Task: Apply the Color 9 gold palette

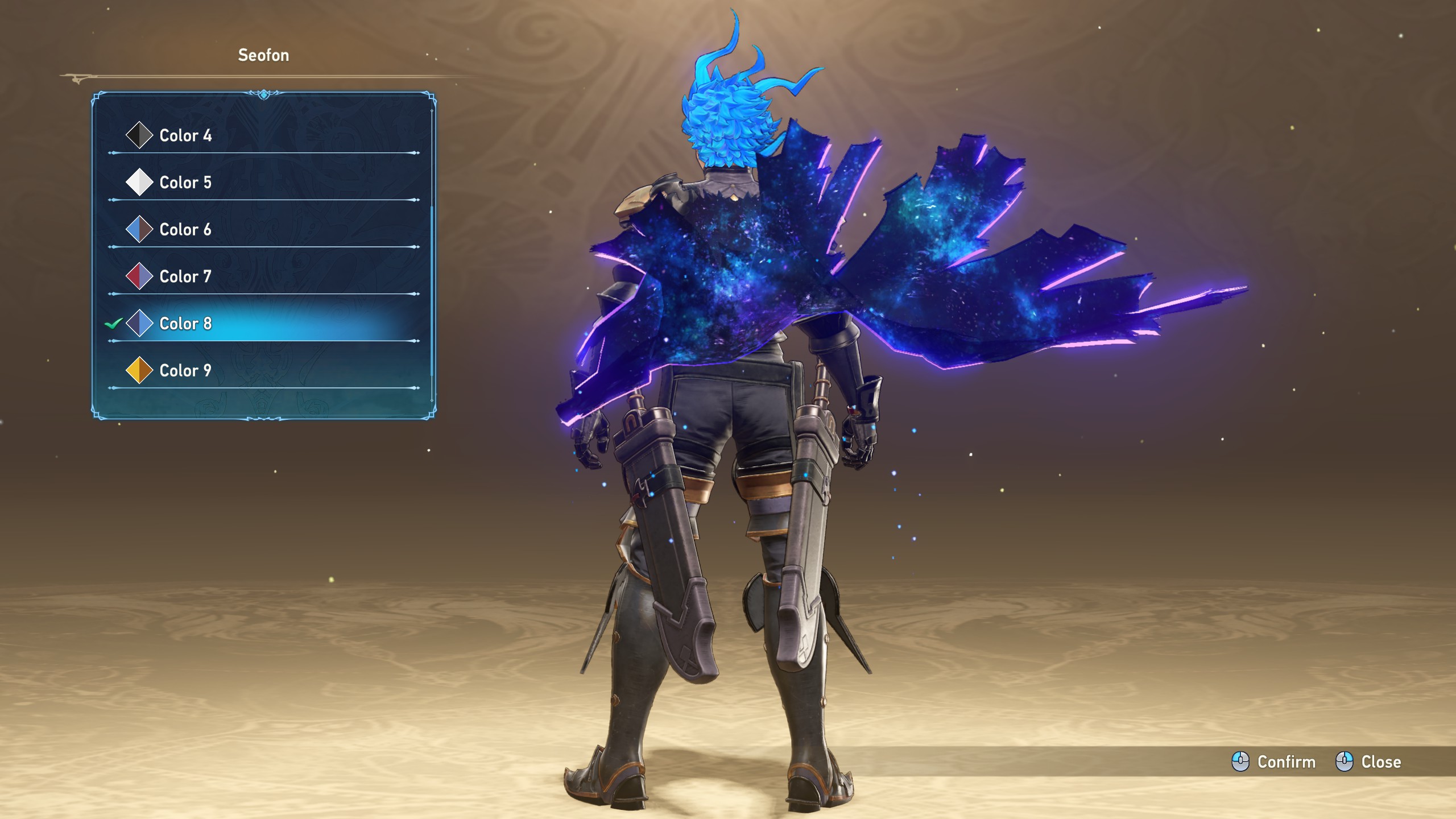Action: tap(185, 371)
